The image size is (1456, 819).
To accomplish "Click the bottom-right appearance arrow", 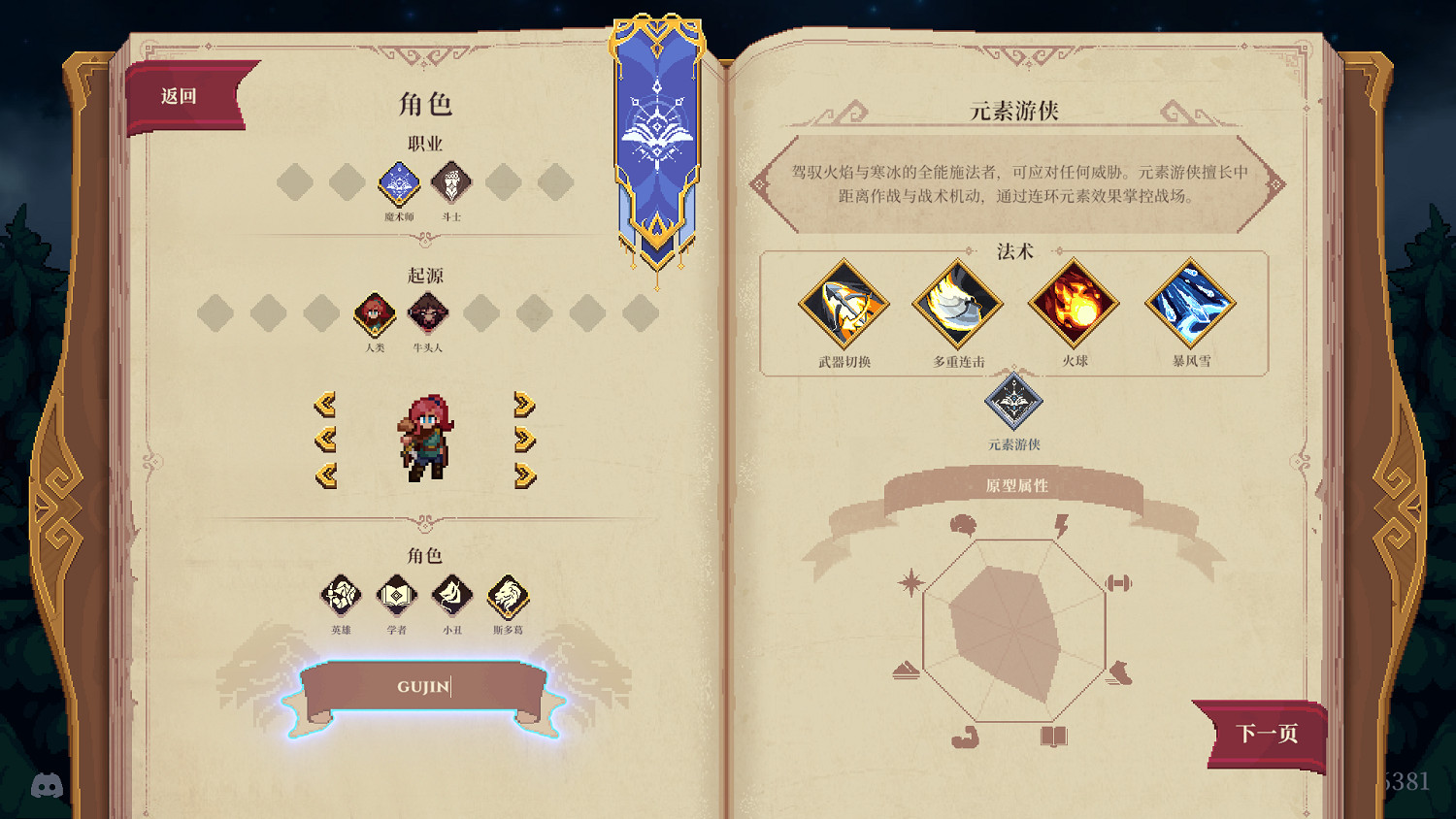I will pyautogui.click(x=523, y=474).
